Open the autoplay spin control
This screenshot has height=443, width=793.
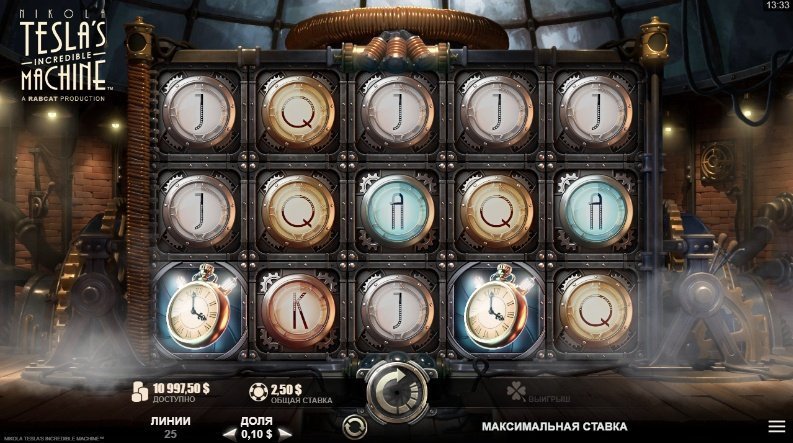354,427
